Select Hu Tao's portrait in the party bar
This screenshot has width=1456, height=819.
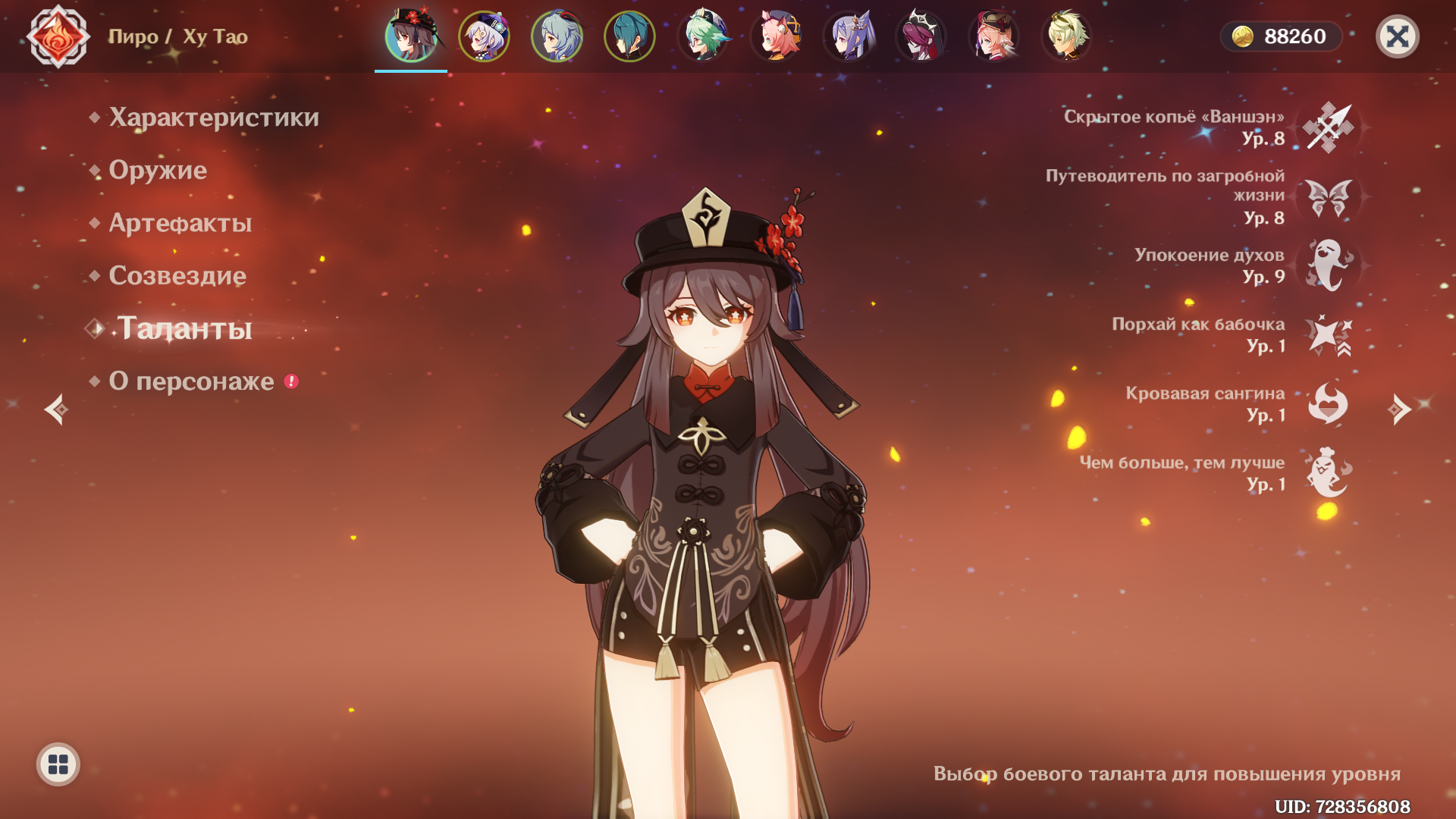pyautogui.click(x=410, y=36)
